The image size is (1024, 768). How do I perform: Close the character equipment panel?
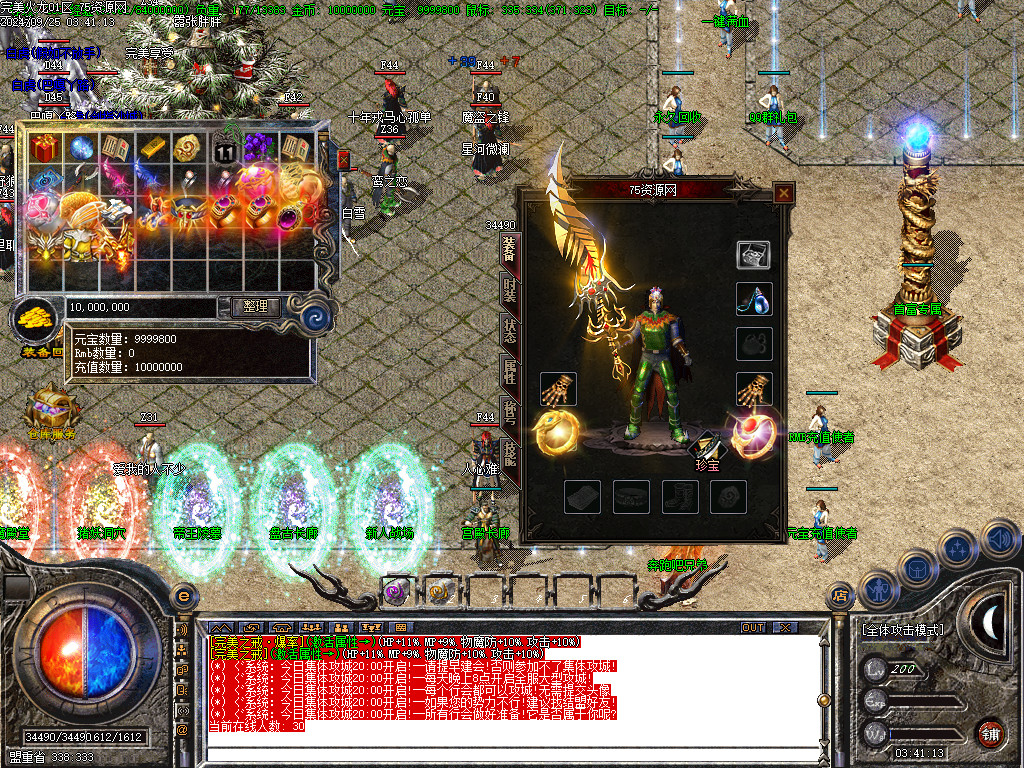click(783, 193)
